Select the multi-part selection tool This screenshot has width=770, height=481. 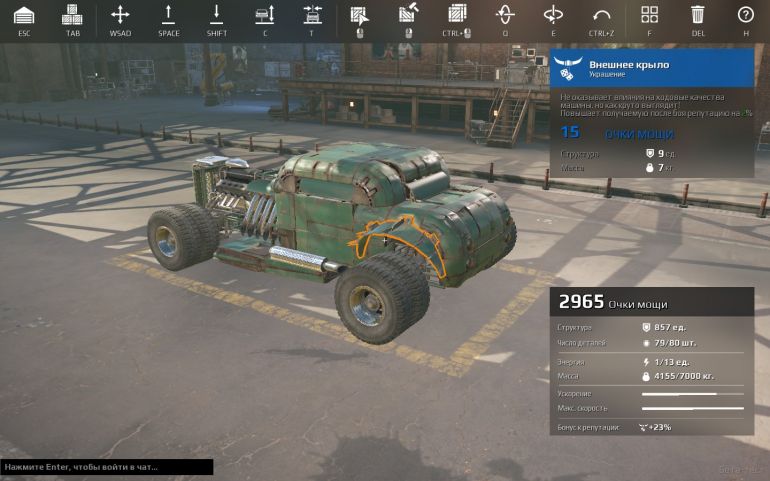457,15
